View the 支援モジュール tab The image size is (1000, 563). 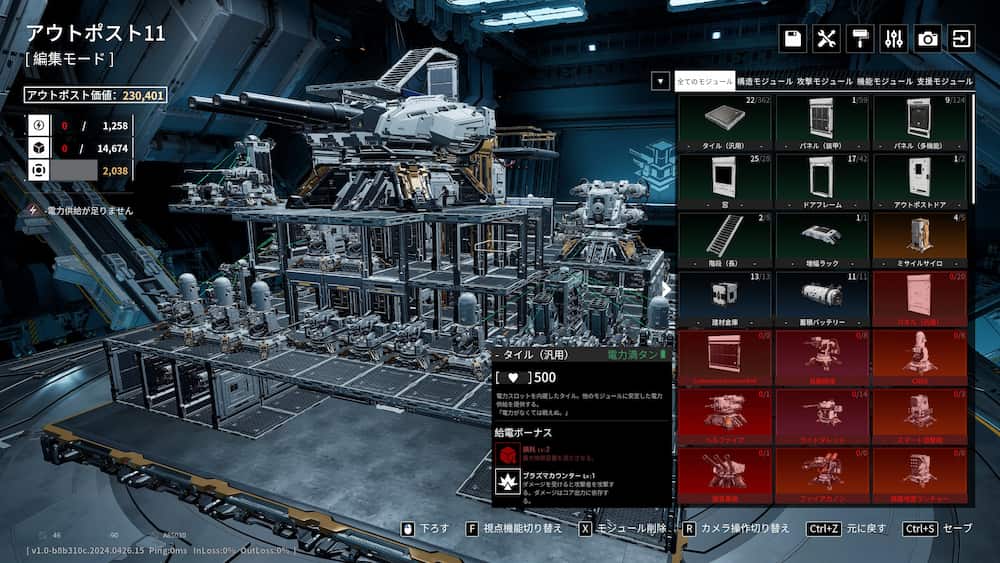[x=943, y=81]
